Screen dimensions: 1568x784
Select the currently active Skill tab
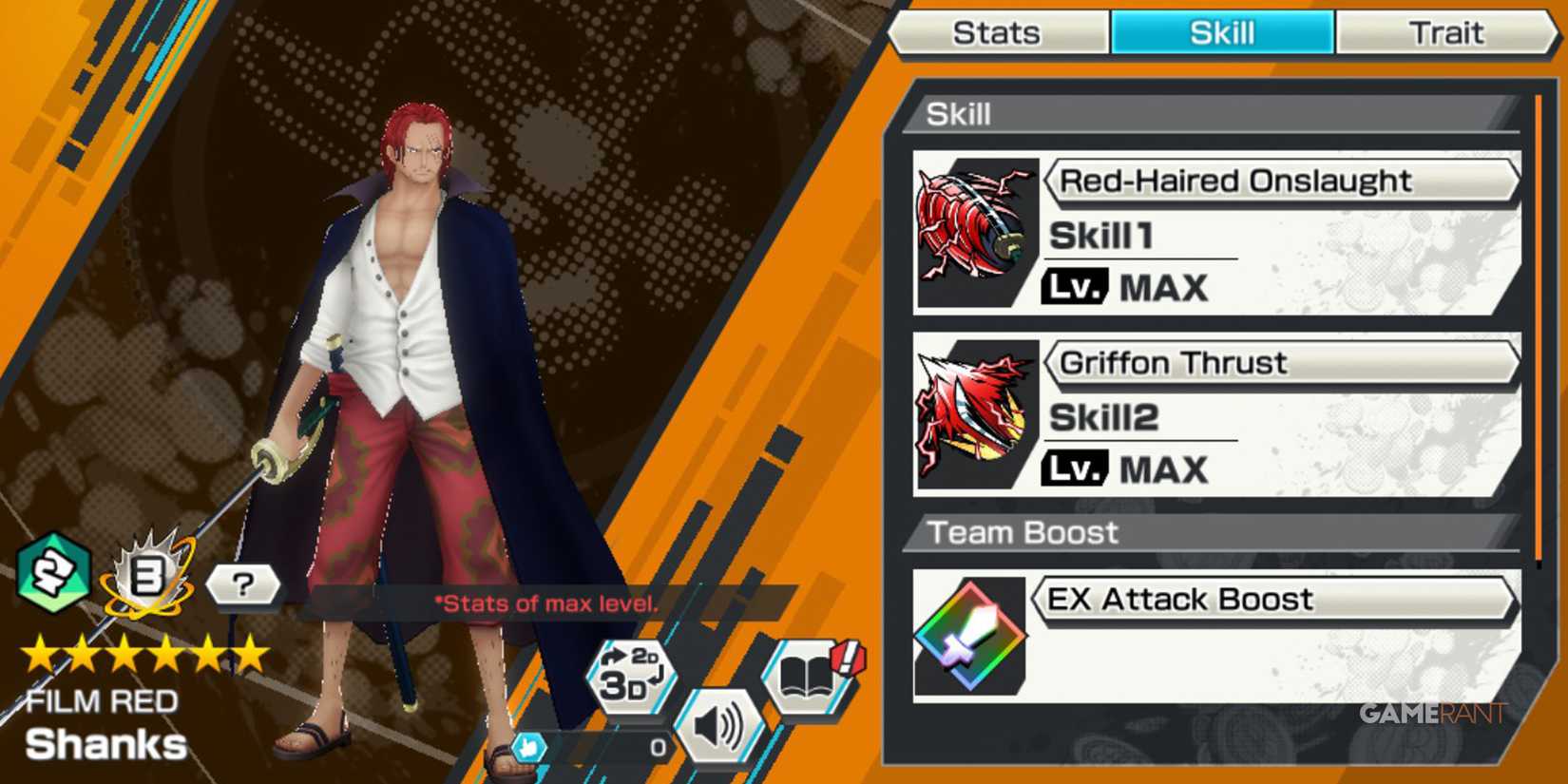1221,30
